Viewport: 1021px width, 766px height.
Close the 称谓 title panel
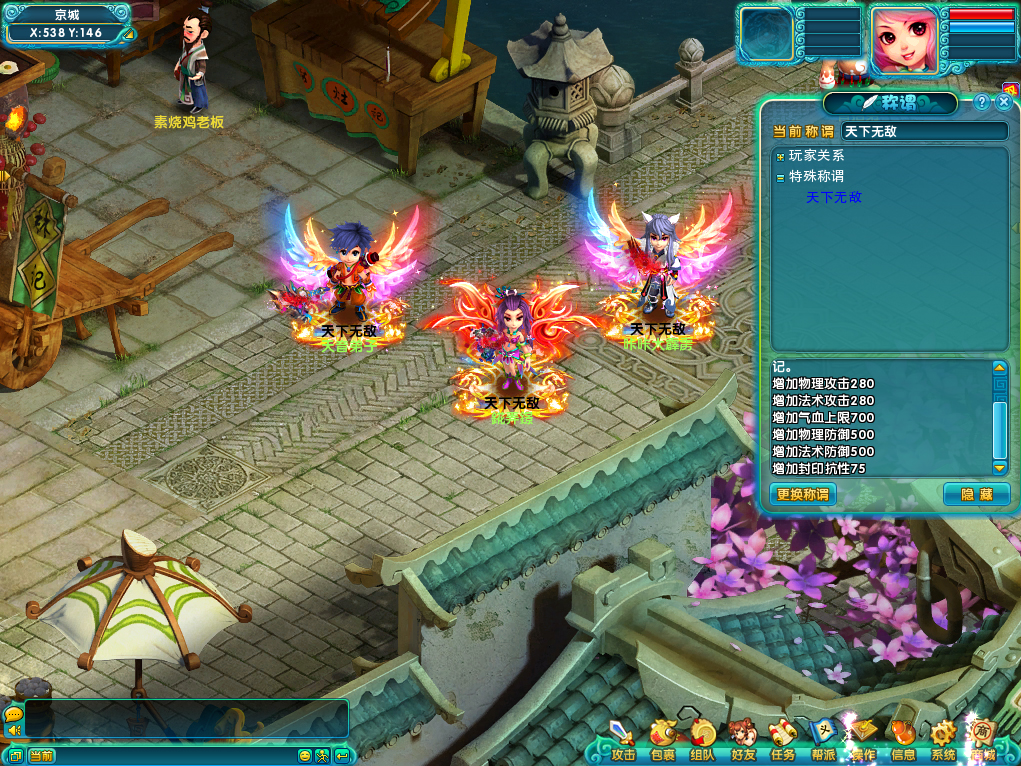(x=1004, y=102)
